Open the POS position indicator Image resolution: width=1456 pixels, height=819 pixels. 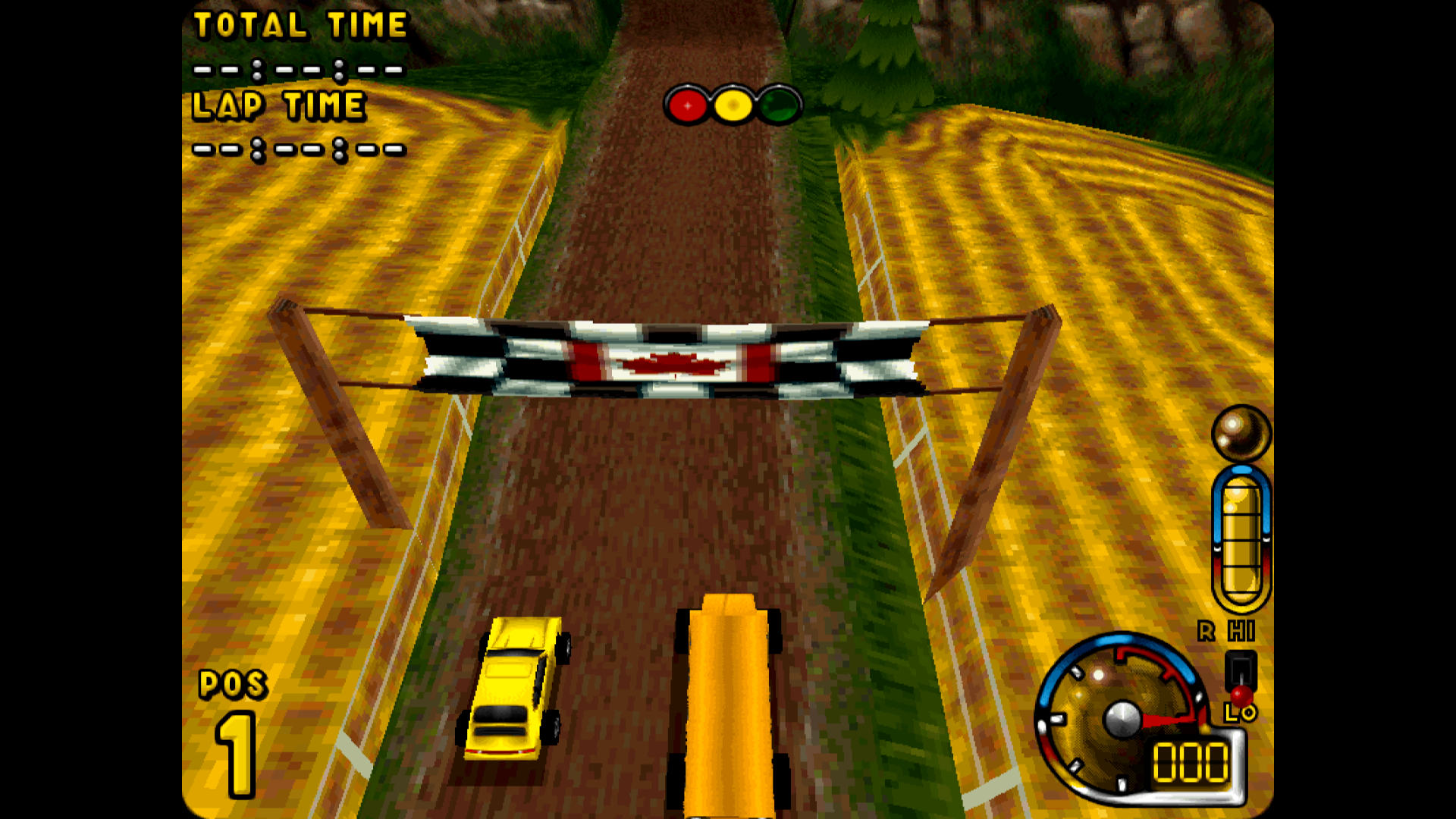232,685
